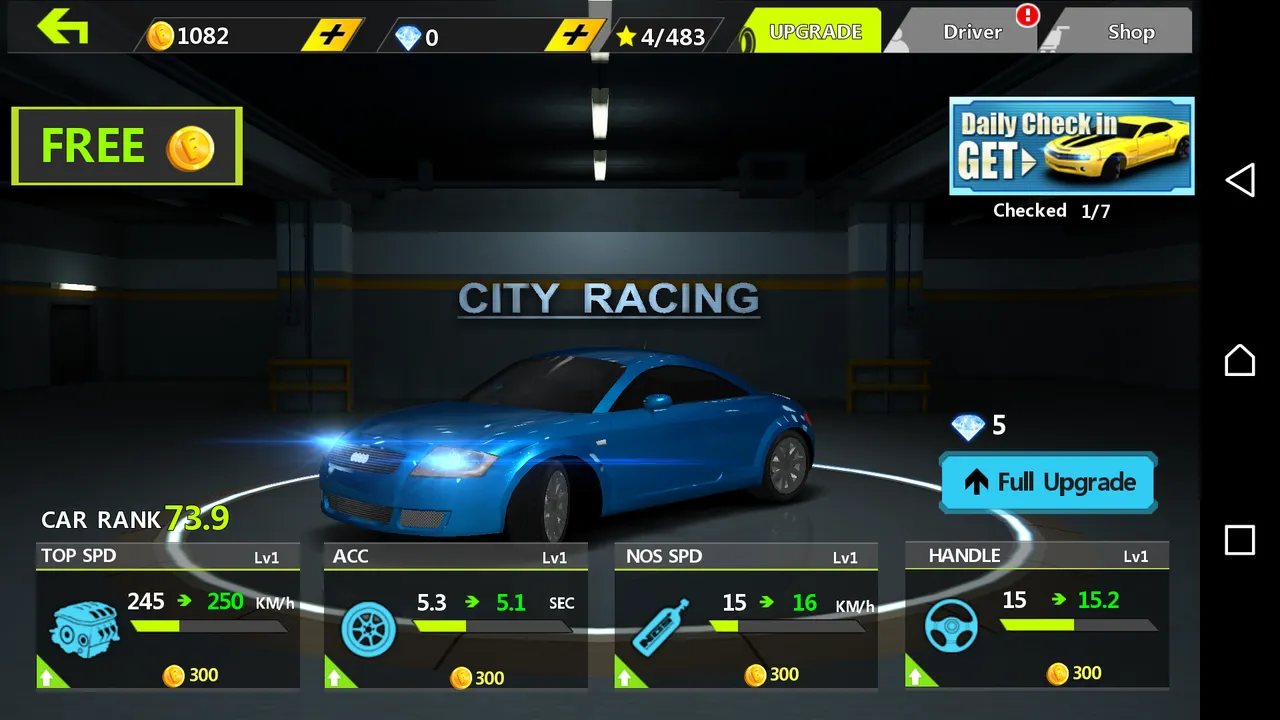Switch to the UPGRADE tab

814,32
